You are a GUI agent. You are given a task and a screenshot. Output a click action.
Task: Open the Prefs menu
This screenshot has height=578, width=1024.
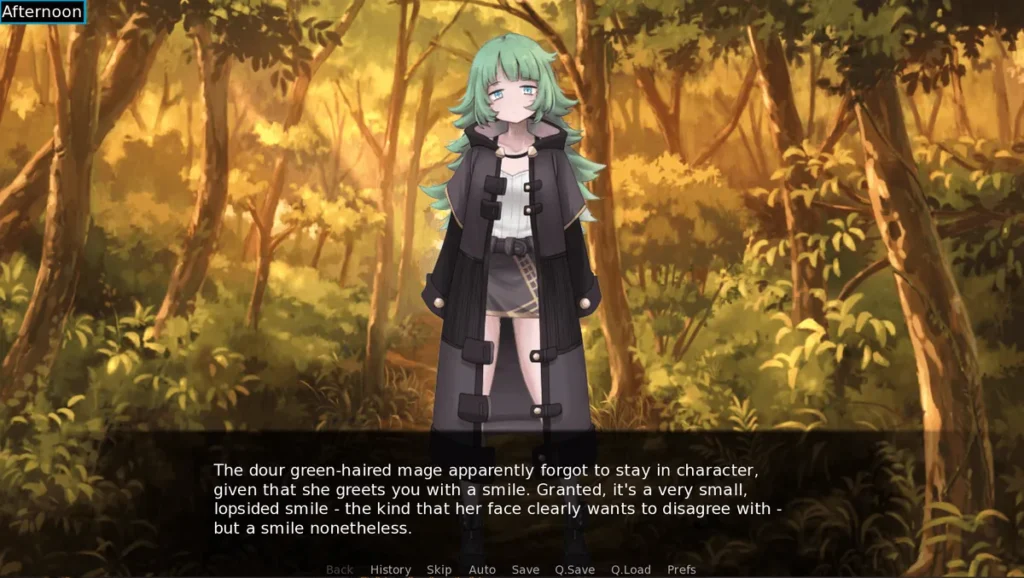(681, 569)
